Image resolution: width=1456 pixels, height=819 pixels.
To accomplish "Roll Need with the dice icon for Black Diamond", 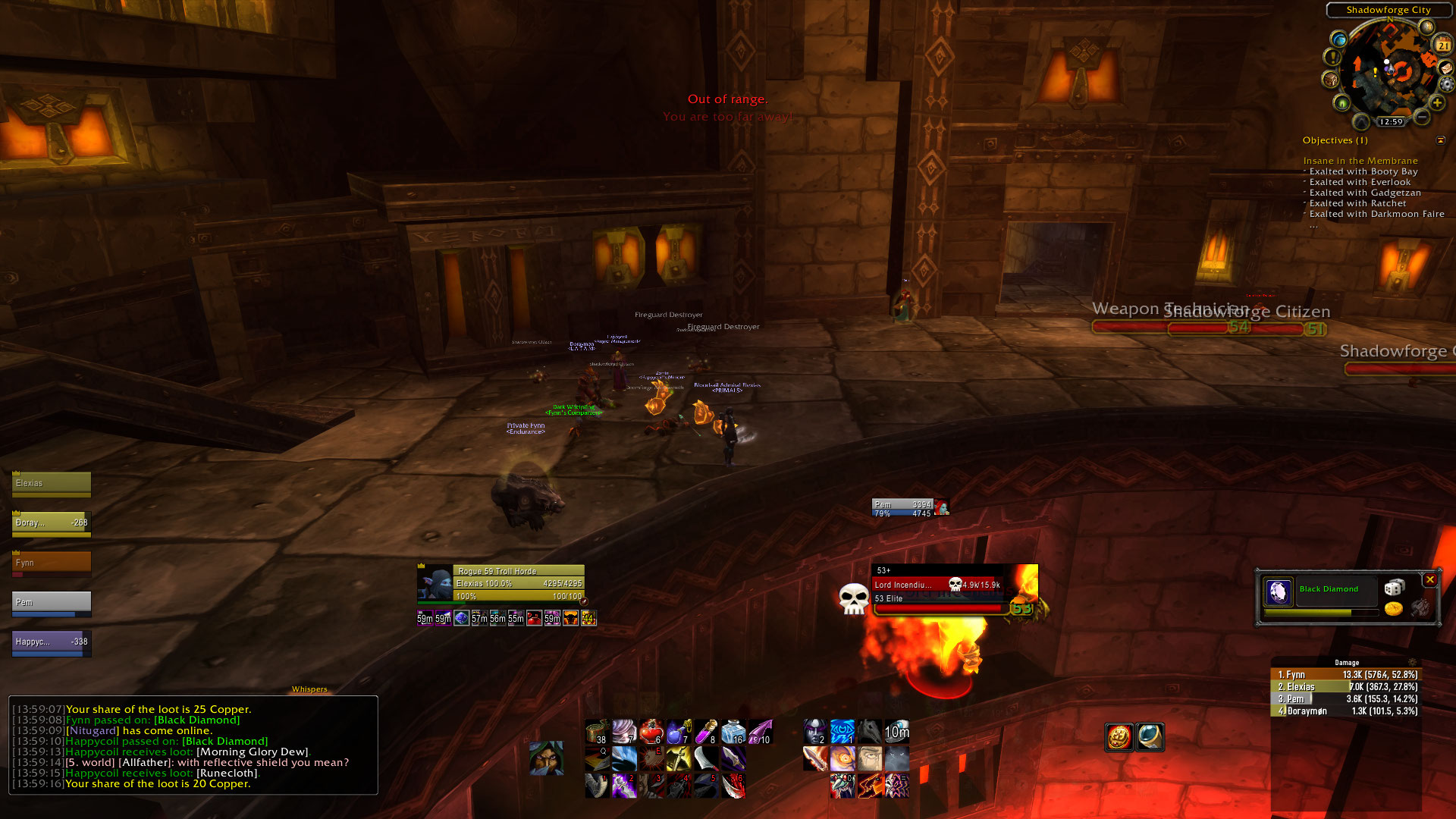I will [x=1395, y=588].
